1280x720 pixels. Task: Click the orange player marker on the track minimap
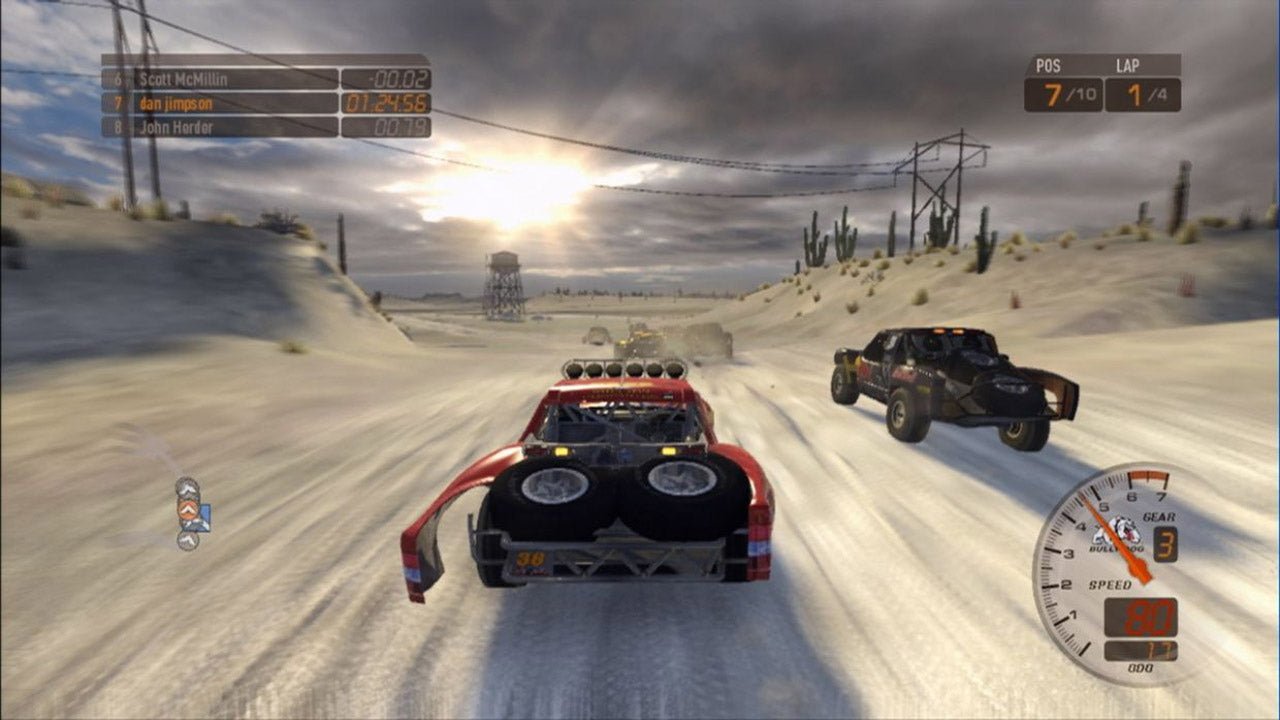(187, 510)
